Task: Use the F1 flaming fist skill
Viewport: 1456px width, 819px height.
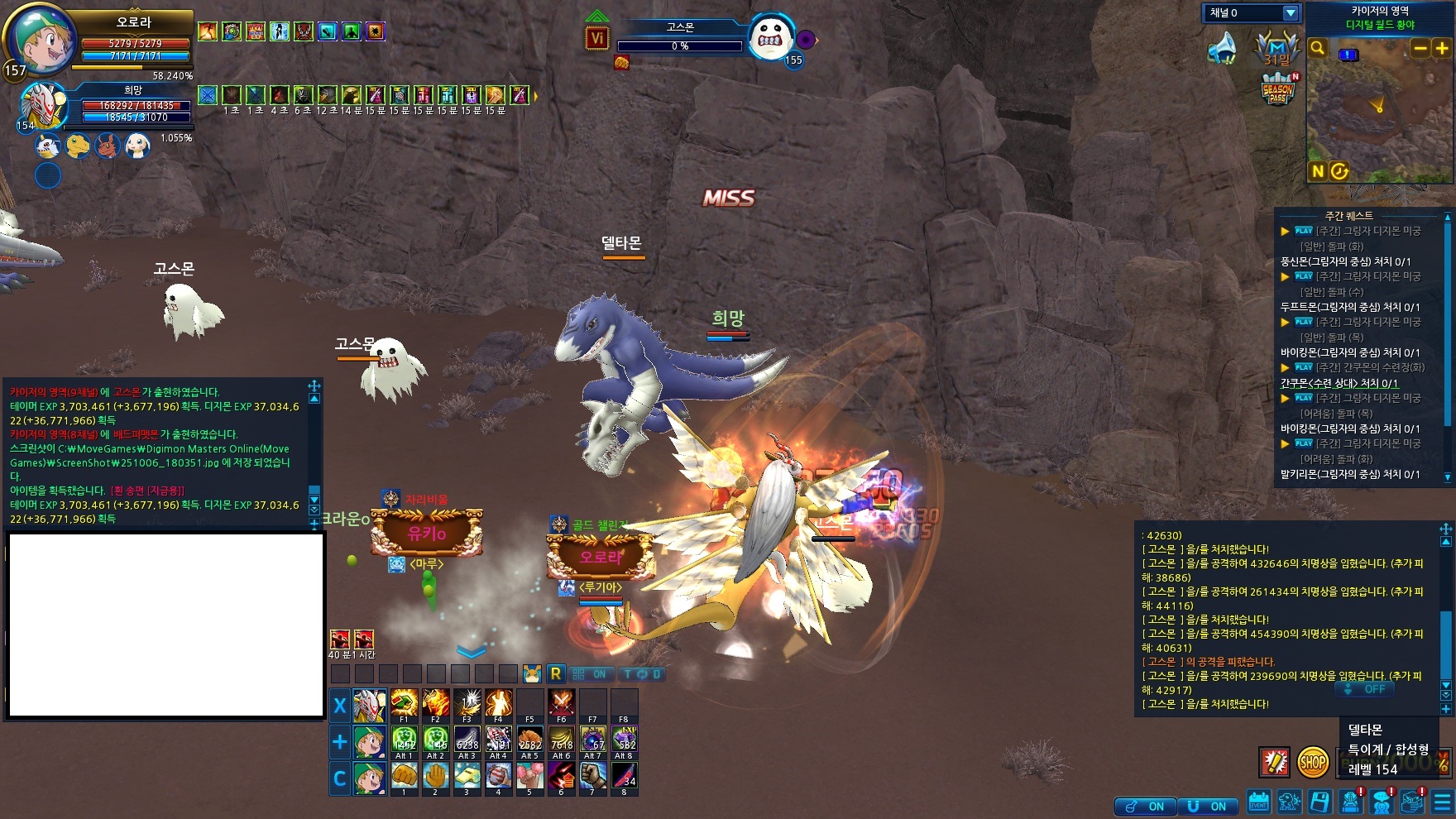Action: point(404,703)
